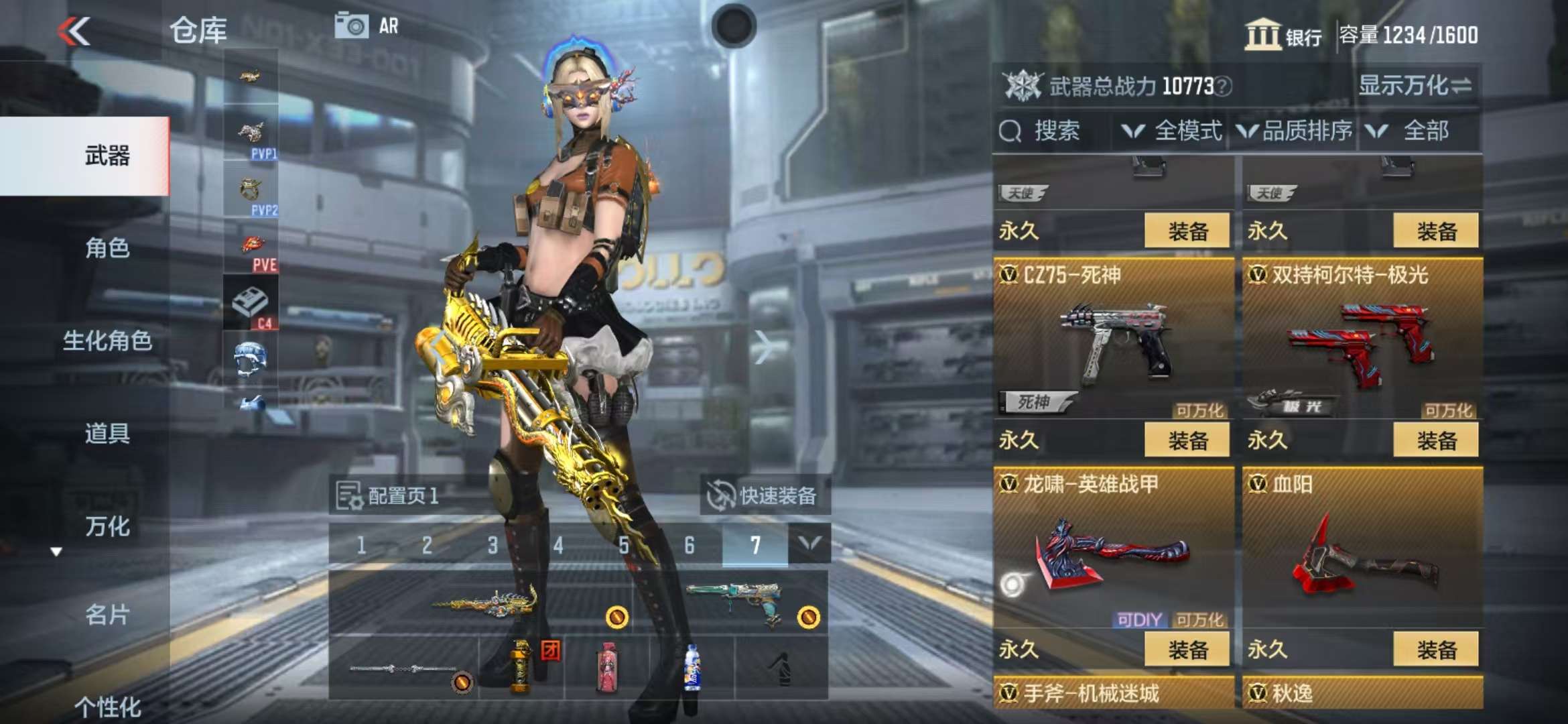Open the 配置页1 loadout page
This screenshot has height=724, width=1568.
[x=389, y=496]
